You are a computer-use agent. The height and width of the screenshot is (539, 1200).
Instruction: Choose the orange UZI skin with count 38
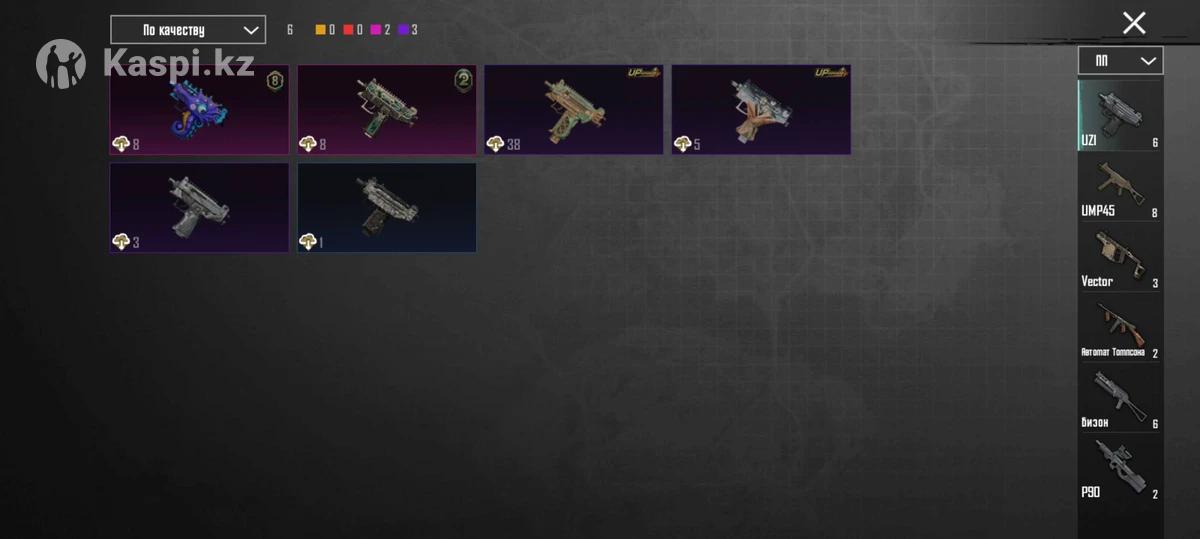coord(573,110)
